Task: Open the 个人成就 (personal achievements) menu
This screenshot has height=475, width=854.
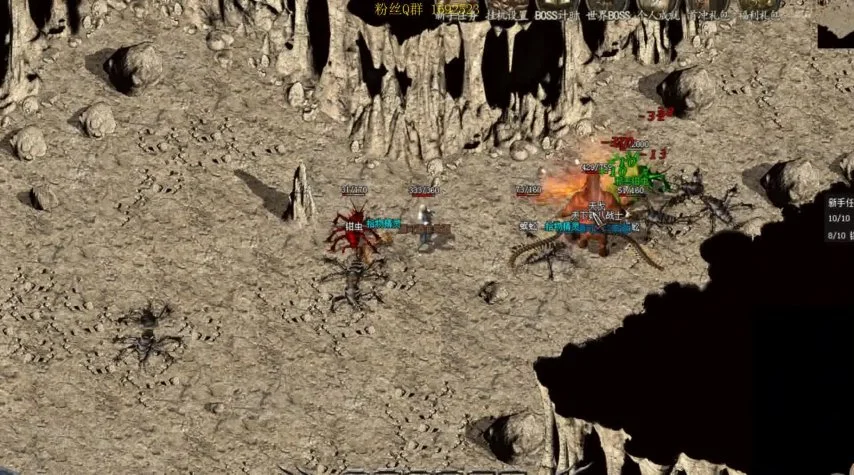Action: pos(657,16)
